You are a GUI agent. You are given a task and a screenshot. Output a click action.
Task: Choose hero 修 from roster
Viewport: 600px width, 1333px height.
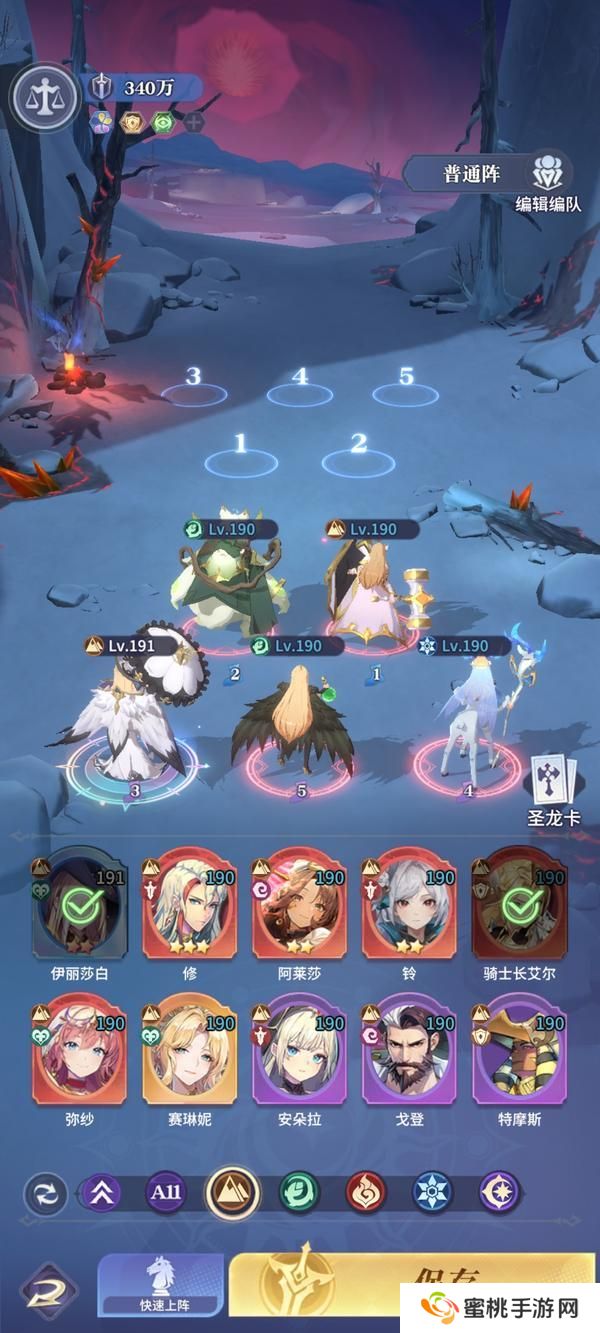click(188, 905)
